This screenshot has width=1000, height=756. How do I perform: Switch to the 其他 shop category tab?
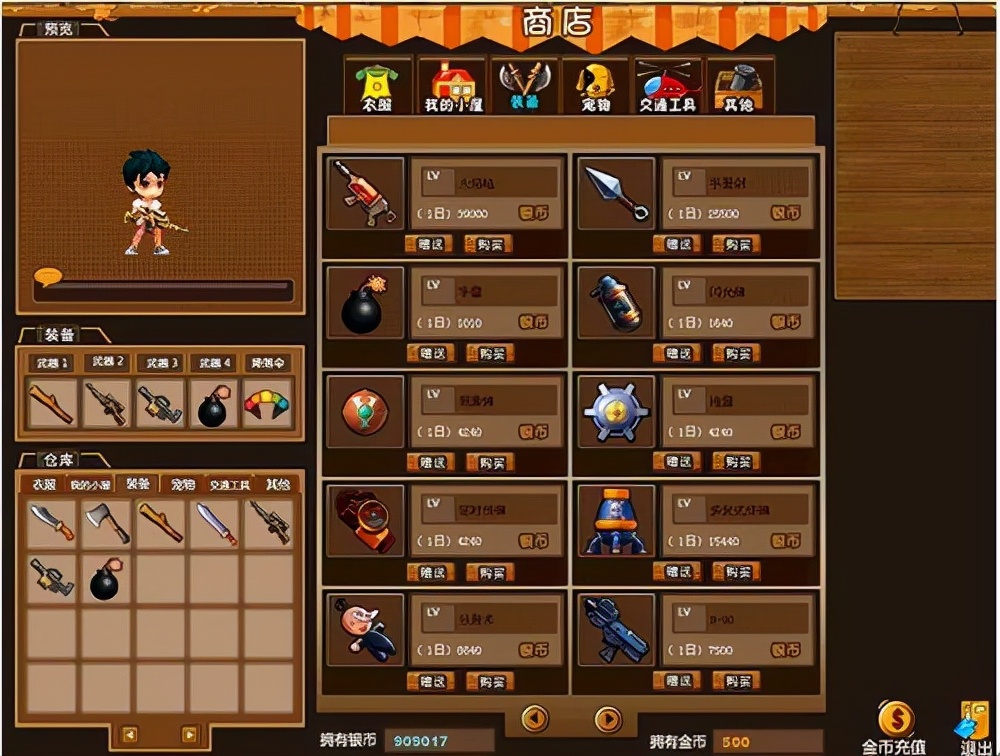pyautogui.click(x=739, y=87)
